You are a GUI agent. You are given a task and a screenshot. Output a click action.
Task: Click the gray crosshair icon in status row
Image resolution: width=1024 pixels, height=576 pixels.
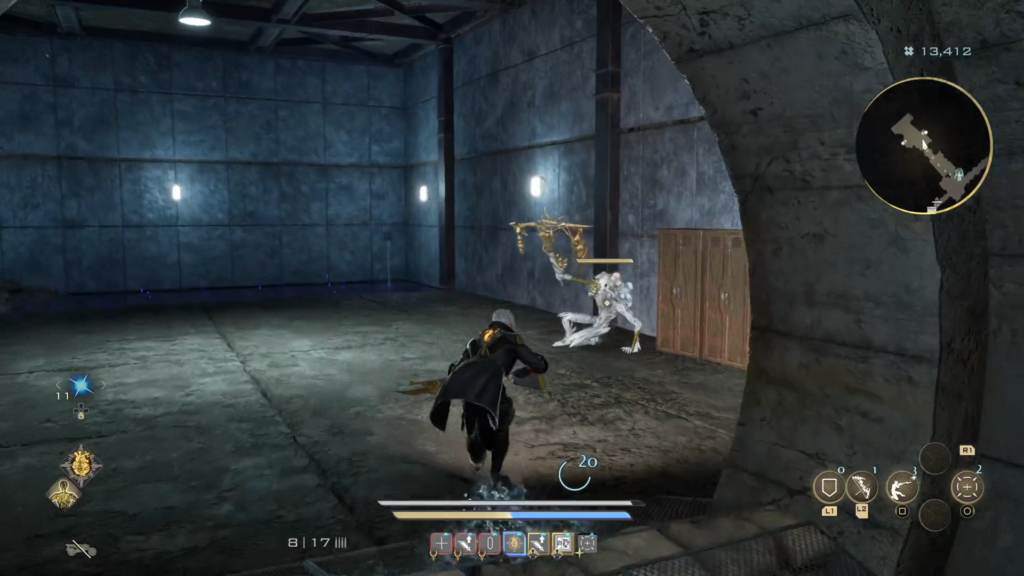(x=587, y=543)
